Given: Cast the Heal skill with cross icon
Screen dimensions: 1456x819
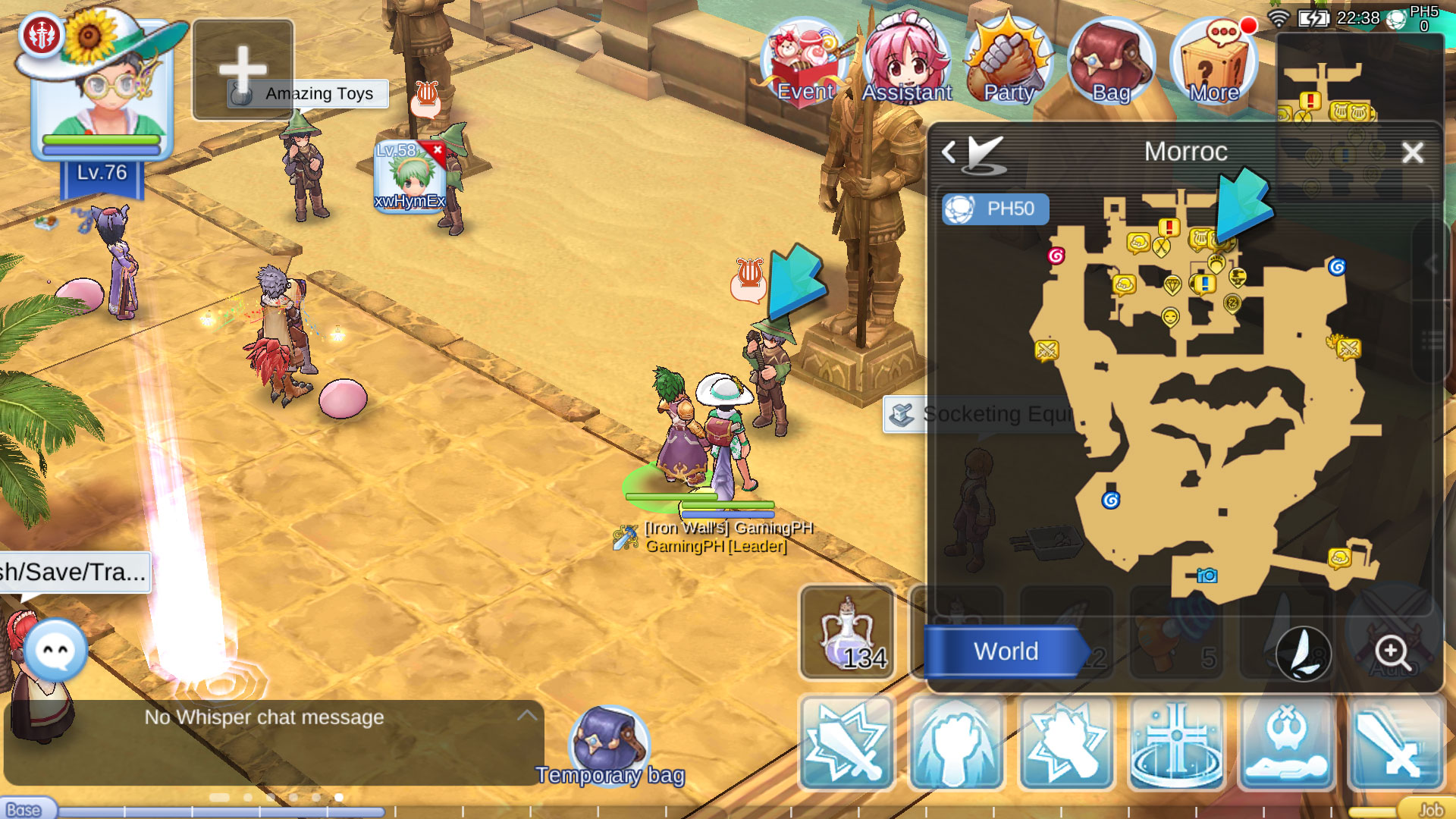Looking at the screenshot, I should tap(1175, 743).
